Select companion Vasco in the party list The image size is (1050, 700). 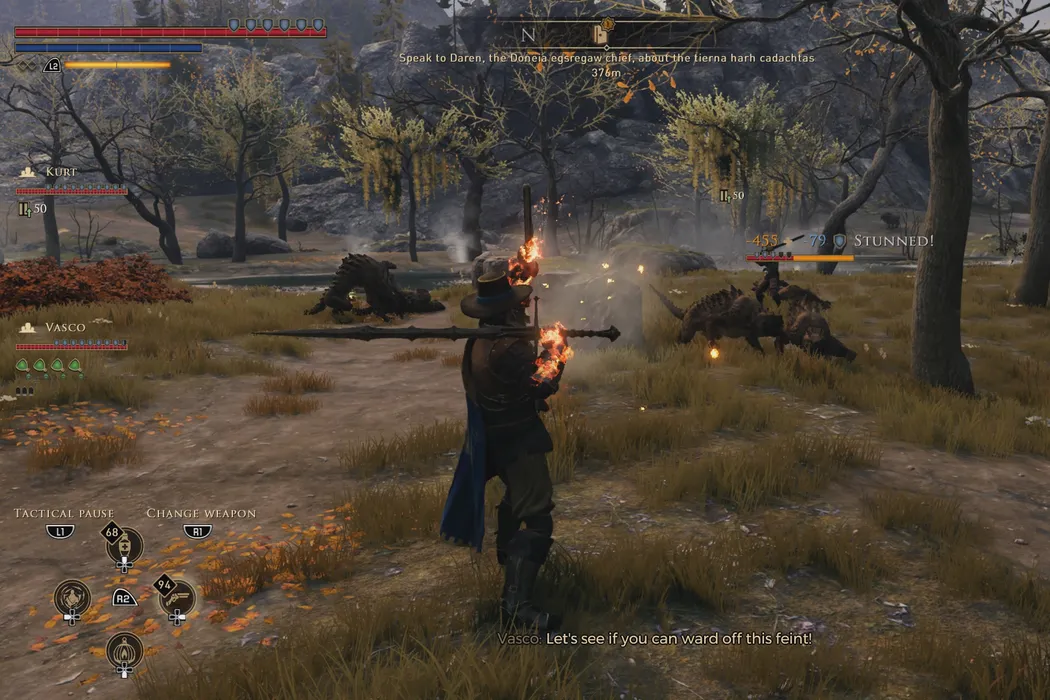[x=63, y=327]
